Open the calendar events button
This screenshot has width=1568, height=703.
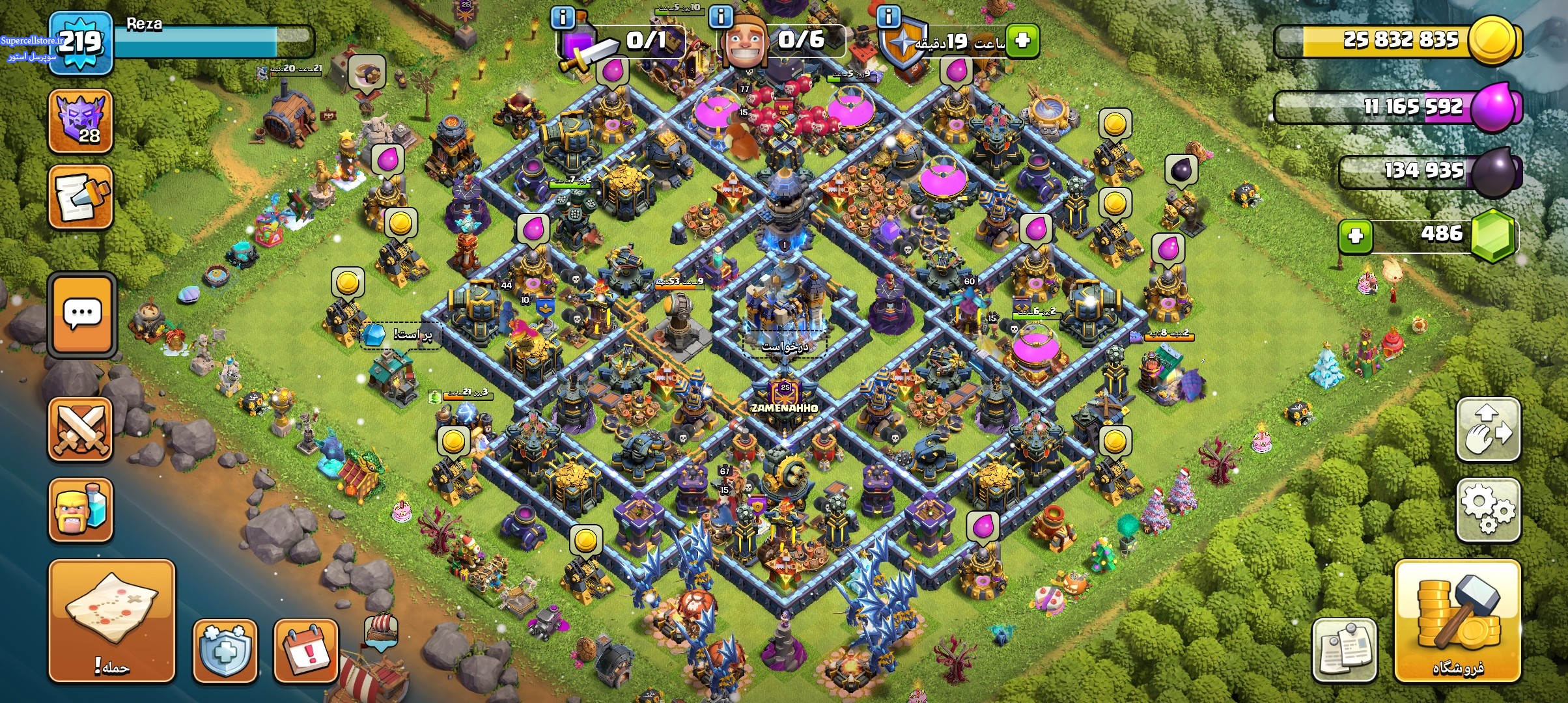click(x=306, y=650)
